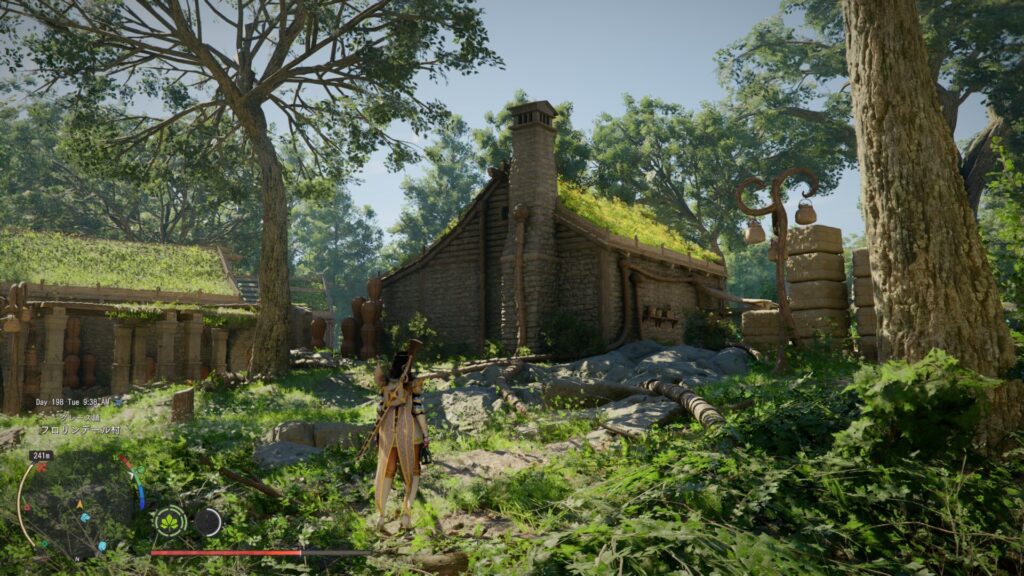Click the red marker at the minimap's top-left

pos(41,468)
